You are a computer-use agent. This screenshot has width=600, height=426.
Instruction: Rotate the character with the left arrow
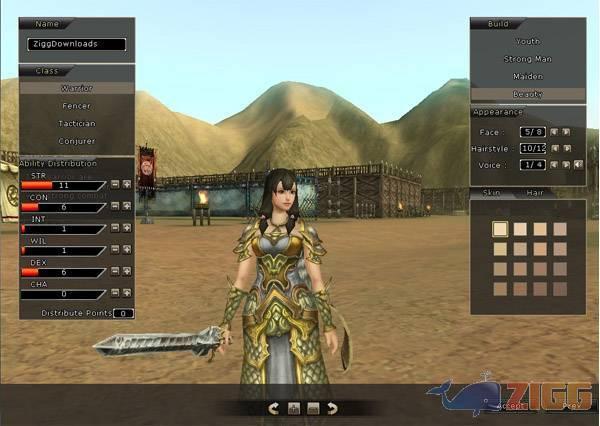[x=274, y=408]
